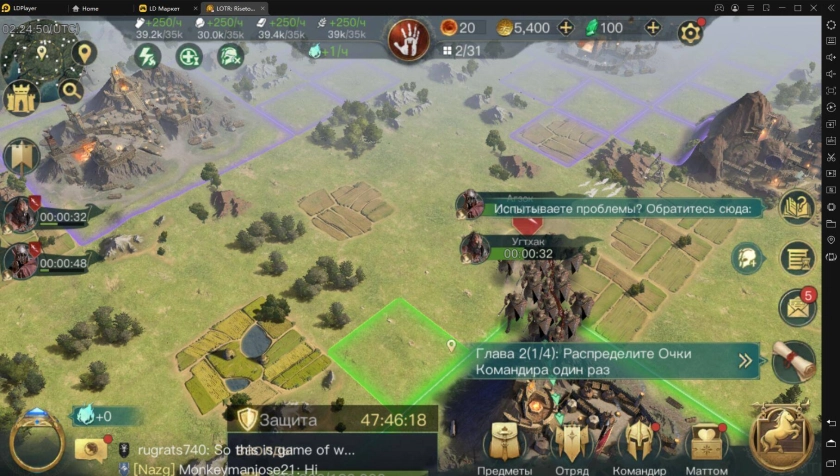Open the help guide book icon
Image resolution: width=840 pixels, height=476 pixels.
(x=797, y=208)
